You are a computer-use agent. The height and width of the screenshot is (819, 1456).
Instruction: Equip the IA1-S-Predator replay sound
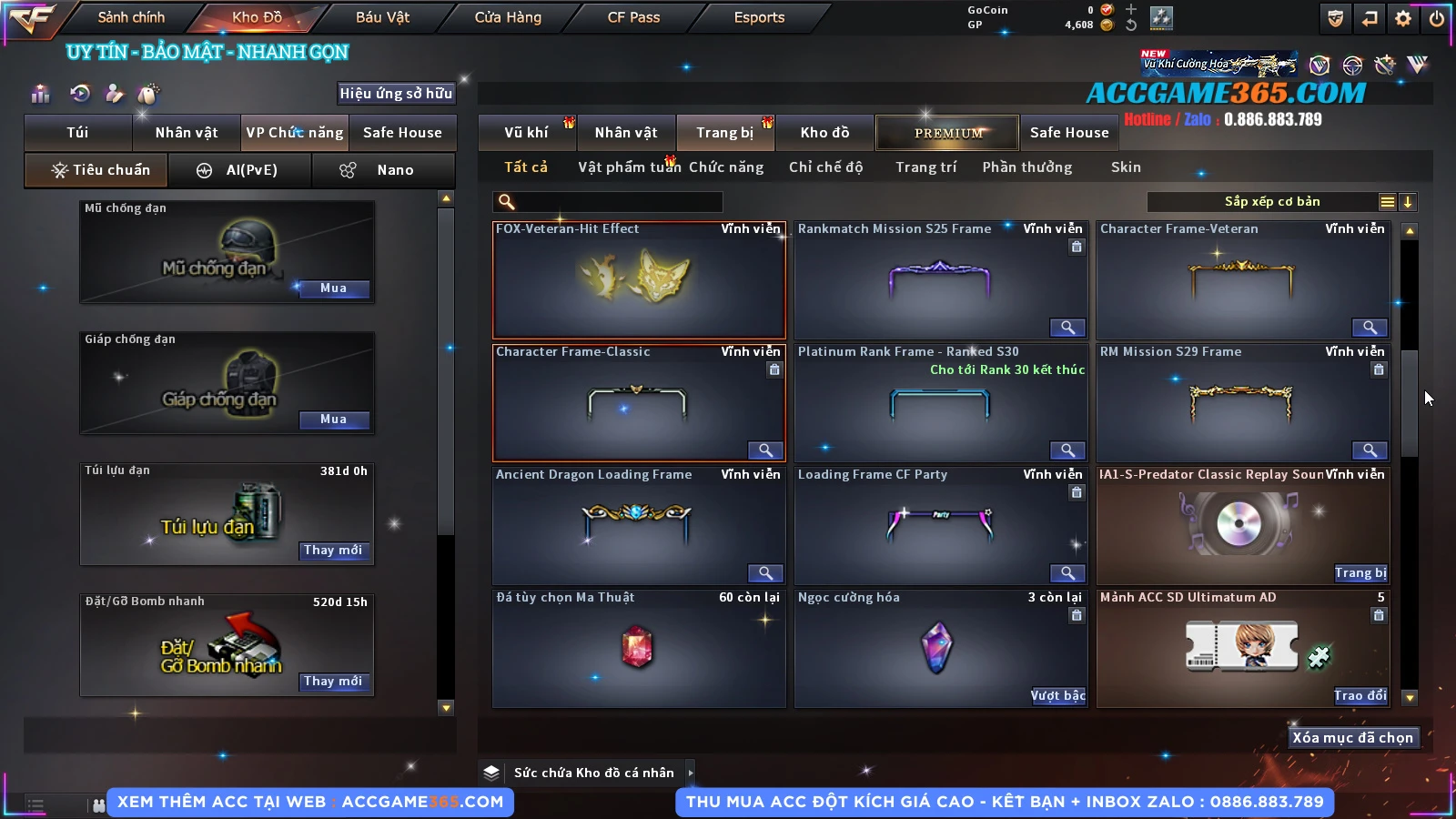click(x=1360, y=573)
